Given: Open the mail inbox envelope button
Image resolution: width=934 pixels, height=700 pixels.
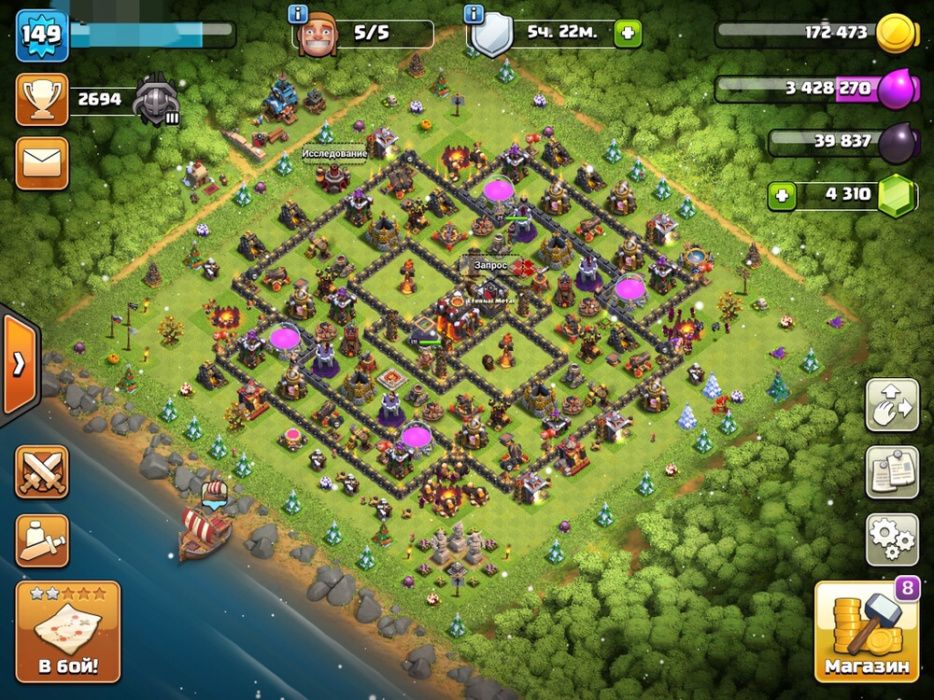Looking at the screenshot, I should click(x=42, y=163).
